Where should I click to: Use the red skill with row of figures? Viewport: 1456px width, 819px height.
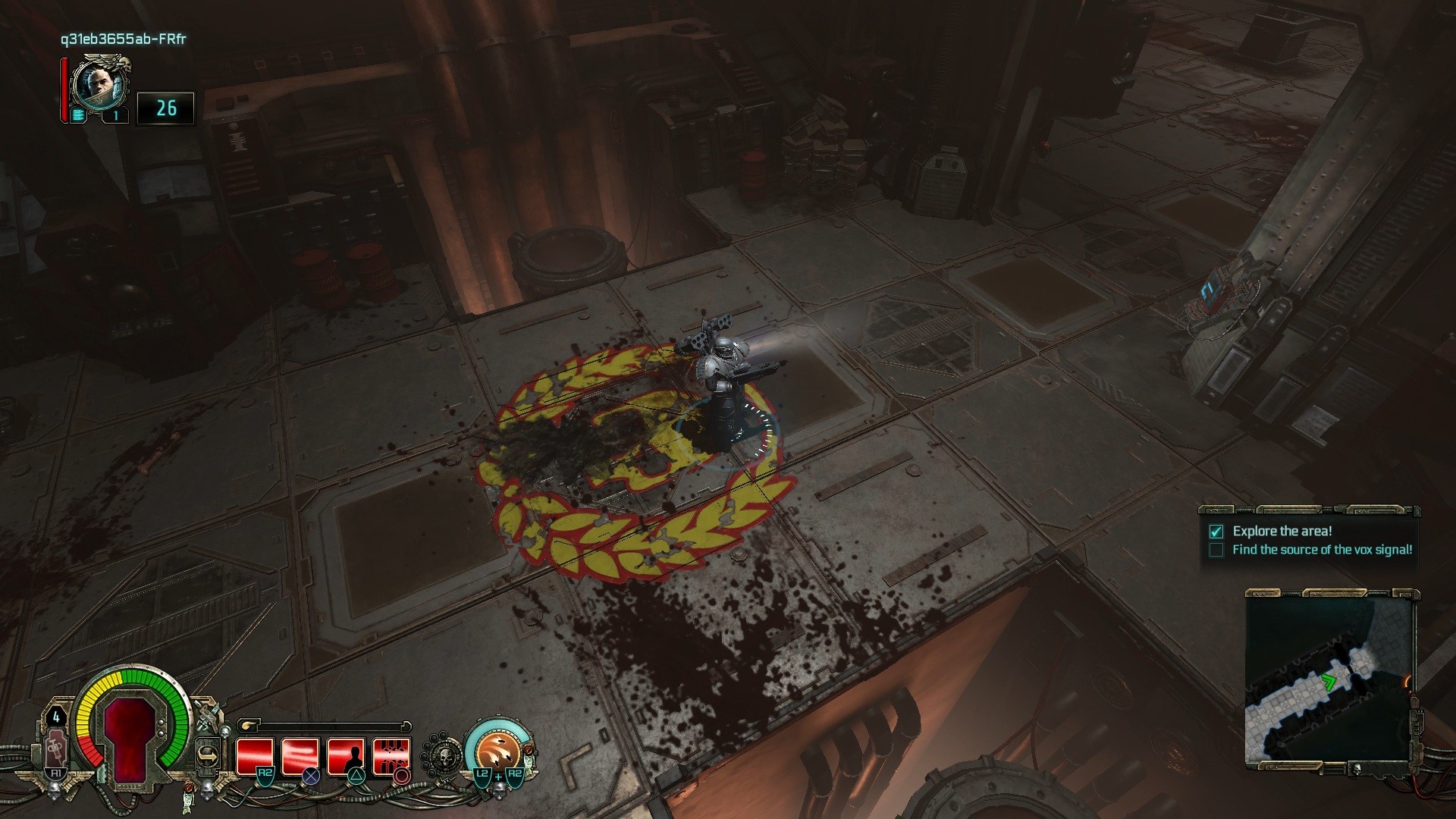click(x=391, y=755)
